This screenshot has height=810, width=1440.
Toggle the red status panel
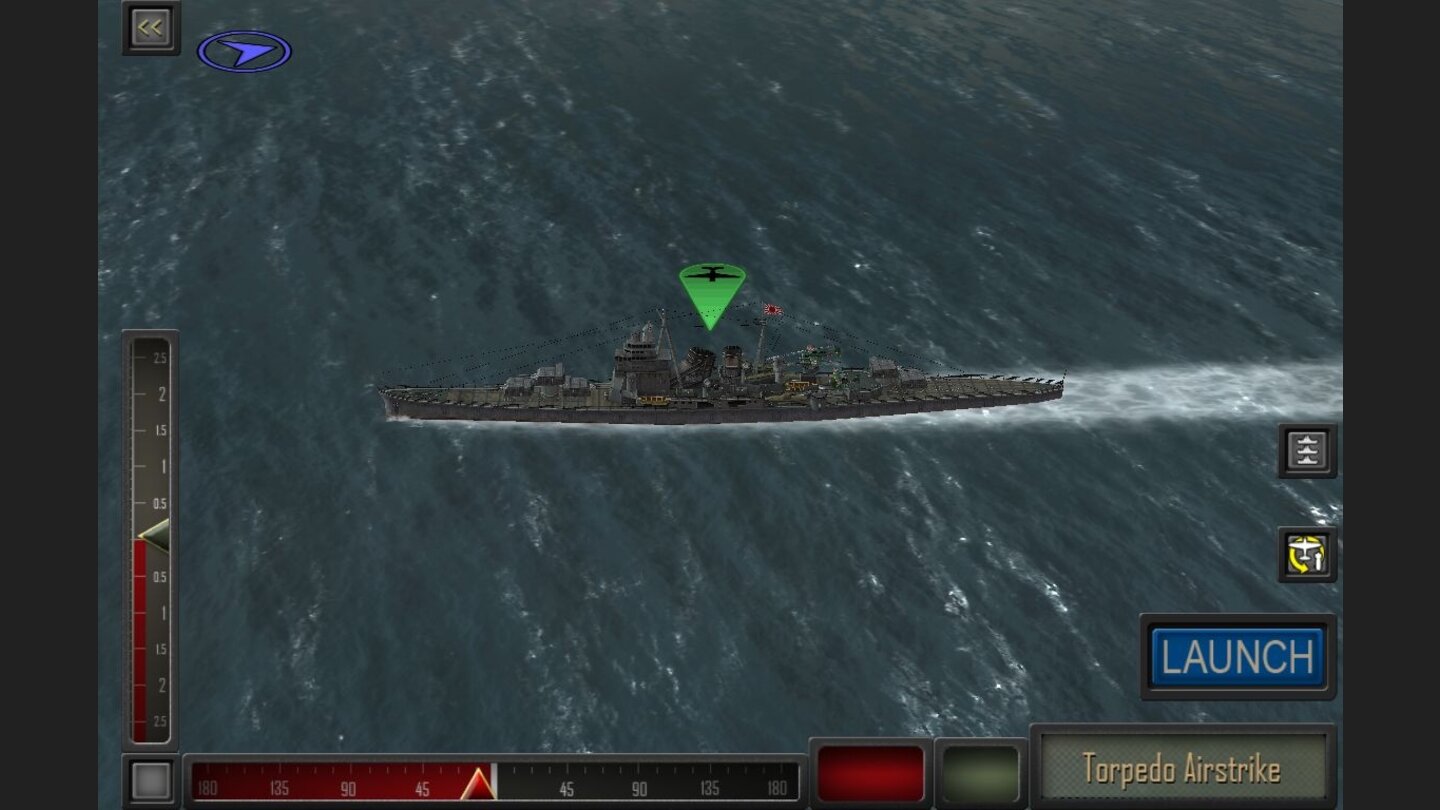pos(869,771)
